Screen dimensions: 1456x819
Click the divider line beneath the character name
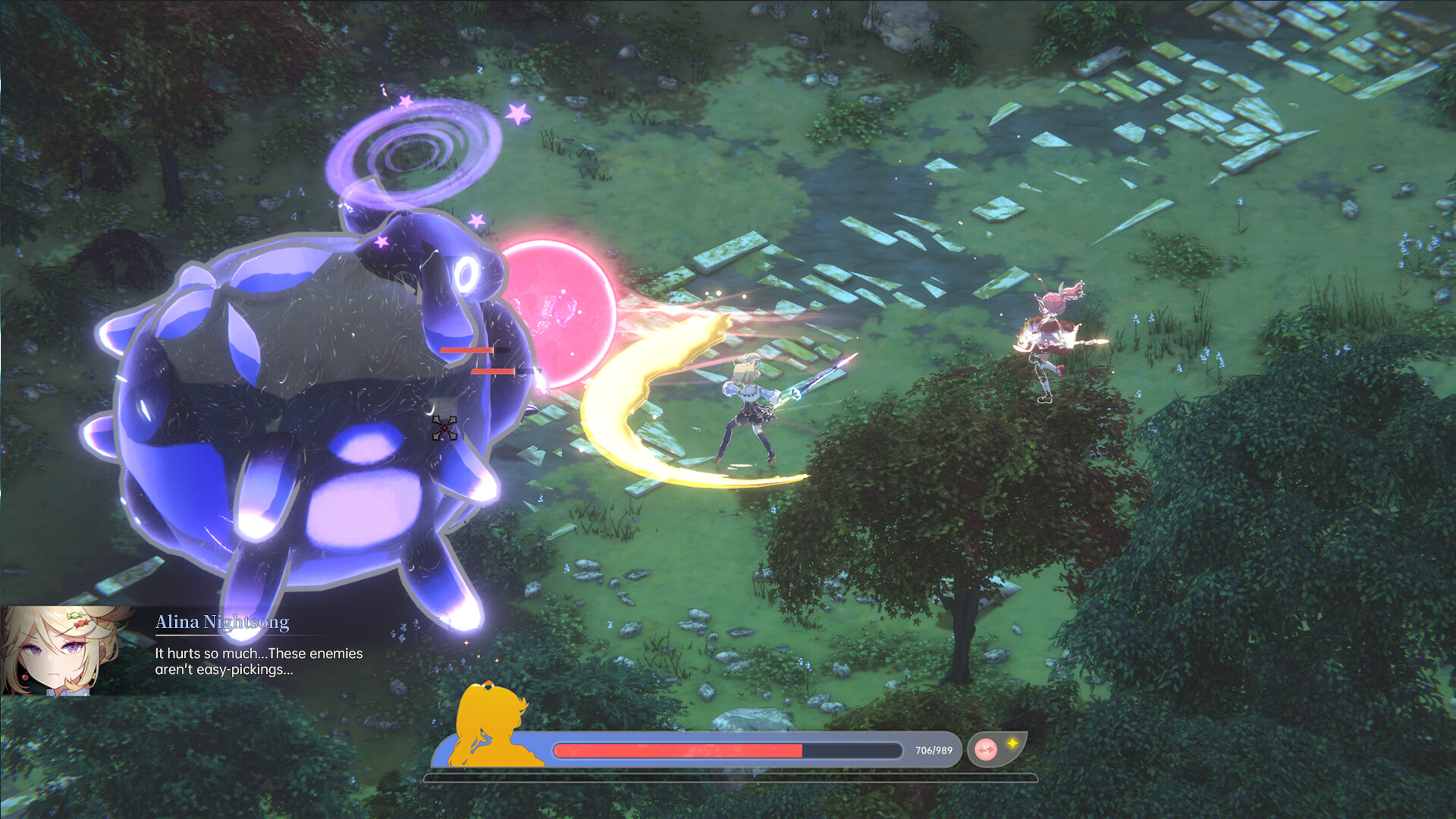[x=224, y=635]
